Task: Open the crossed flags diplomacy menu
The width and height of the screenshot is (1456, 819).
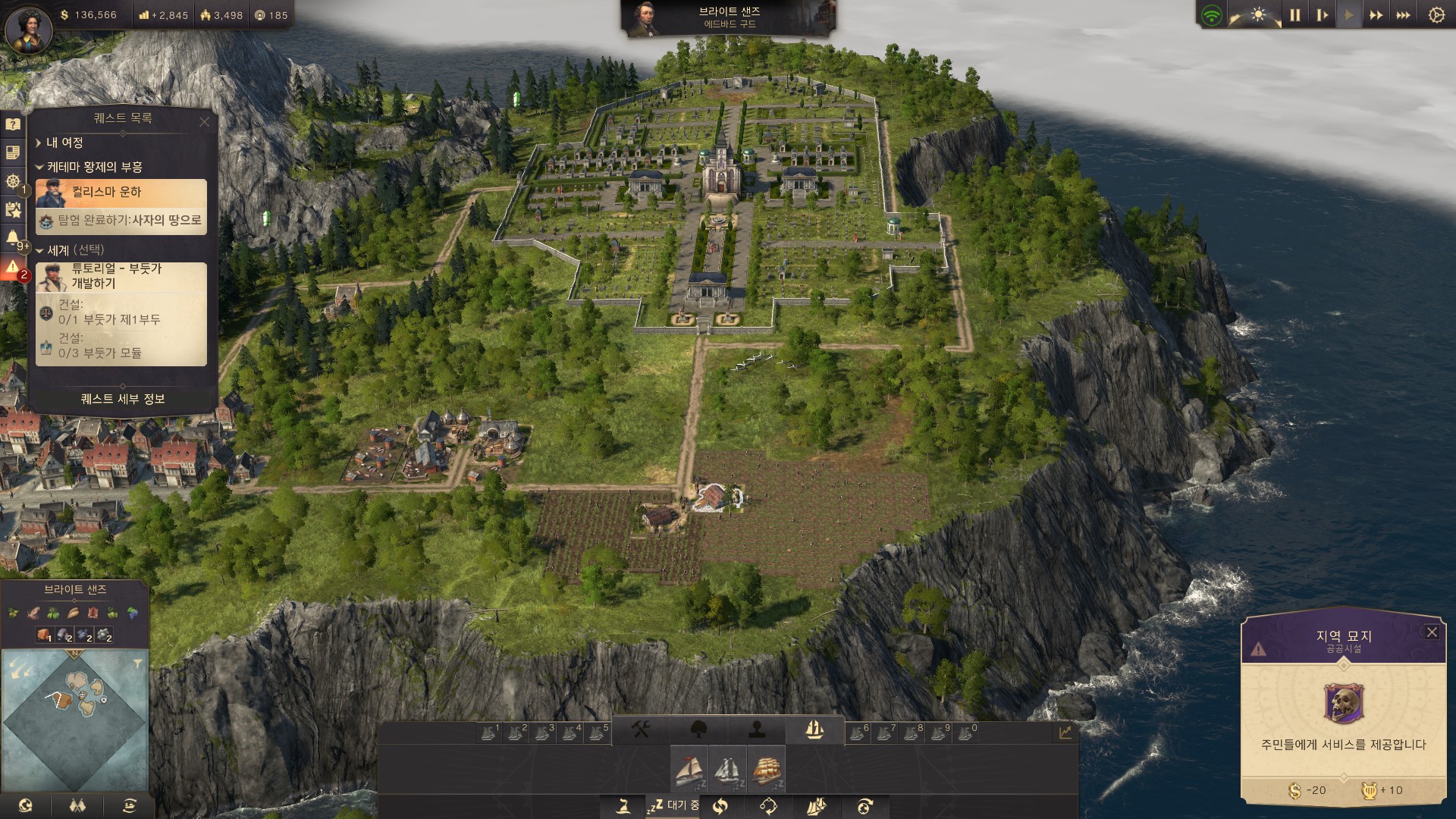Action: click(77, 805)
